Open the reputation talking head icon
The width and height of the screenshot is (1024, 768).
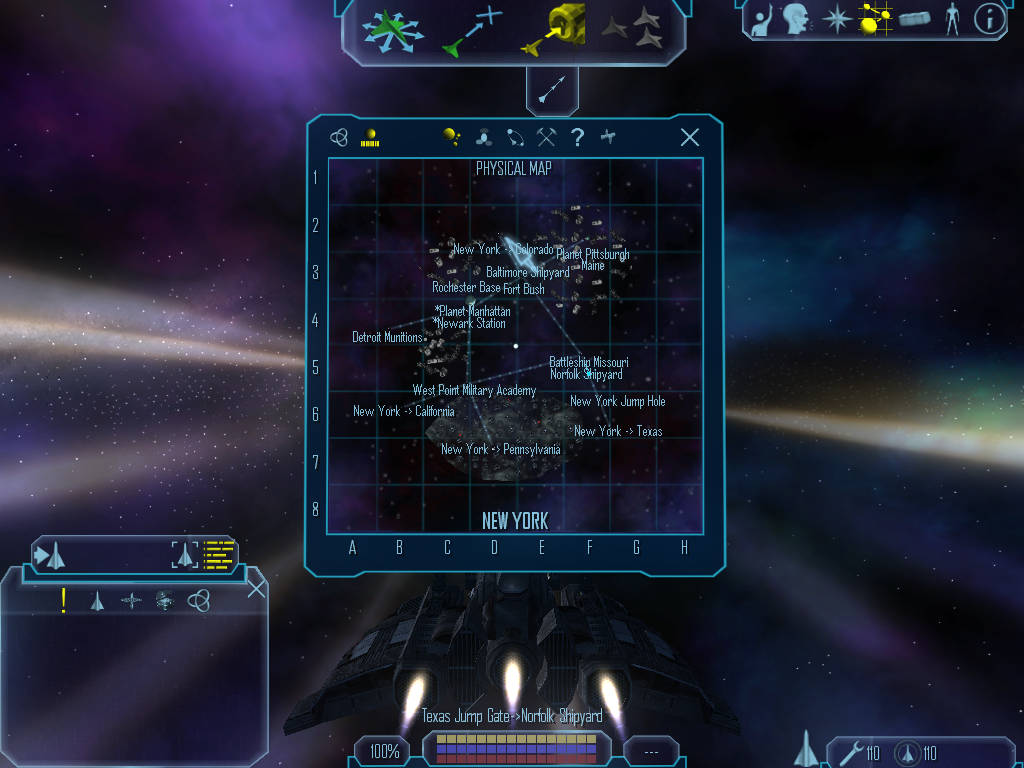[795, 18]
